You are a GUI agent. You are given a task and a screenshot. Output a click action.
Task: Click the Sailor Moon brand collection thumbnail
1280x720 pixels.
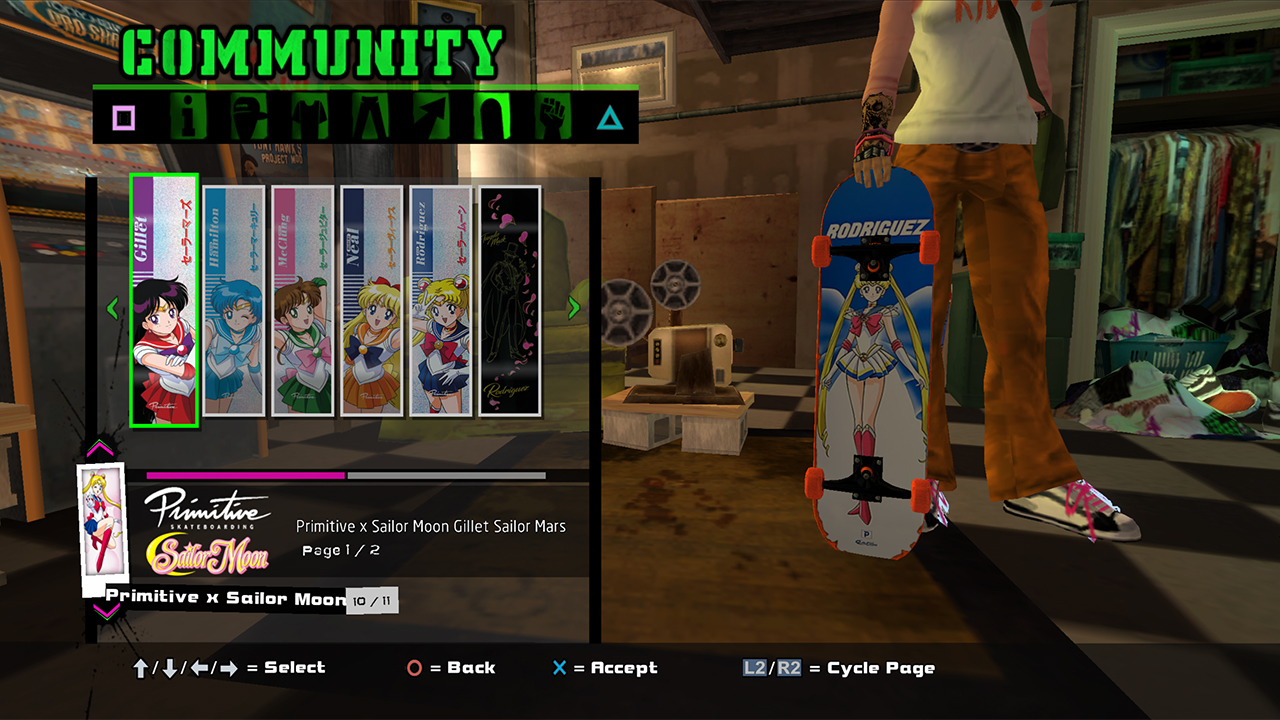click(x=102, y=522)
